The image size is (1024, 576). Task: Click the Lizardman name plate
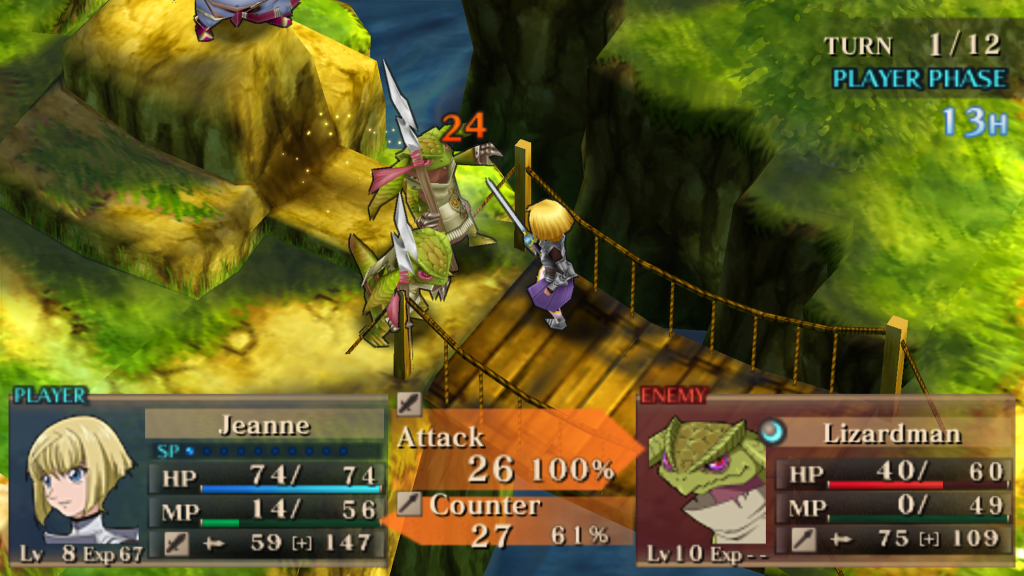click(x=892, y=433)
